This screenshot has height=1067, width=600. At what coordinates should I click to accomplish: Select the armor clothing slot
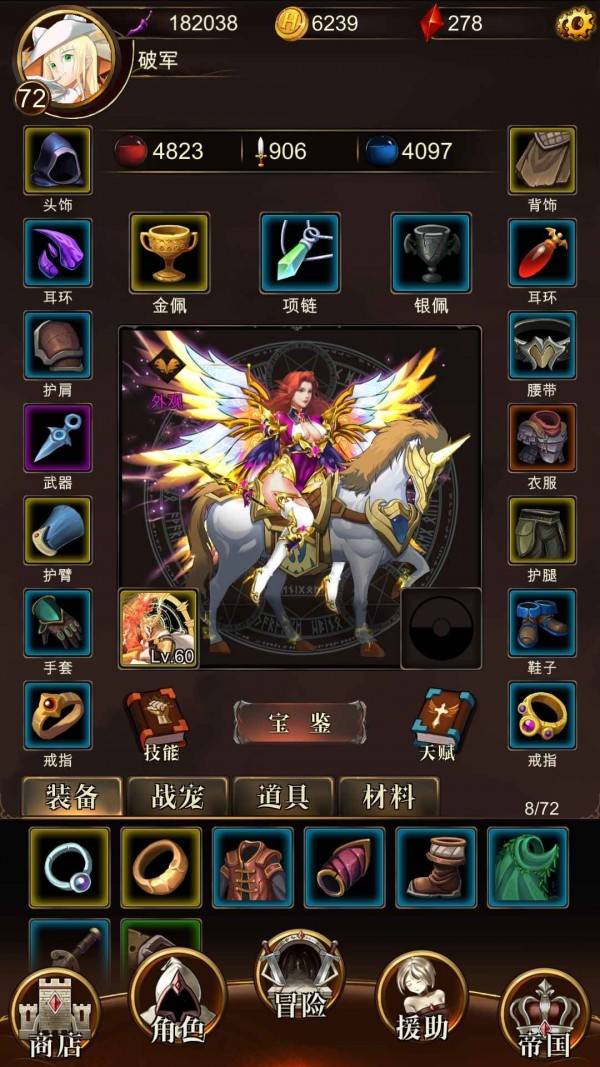[x=542, y=438]
